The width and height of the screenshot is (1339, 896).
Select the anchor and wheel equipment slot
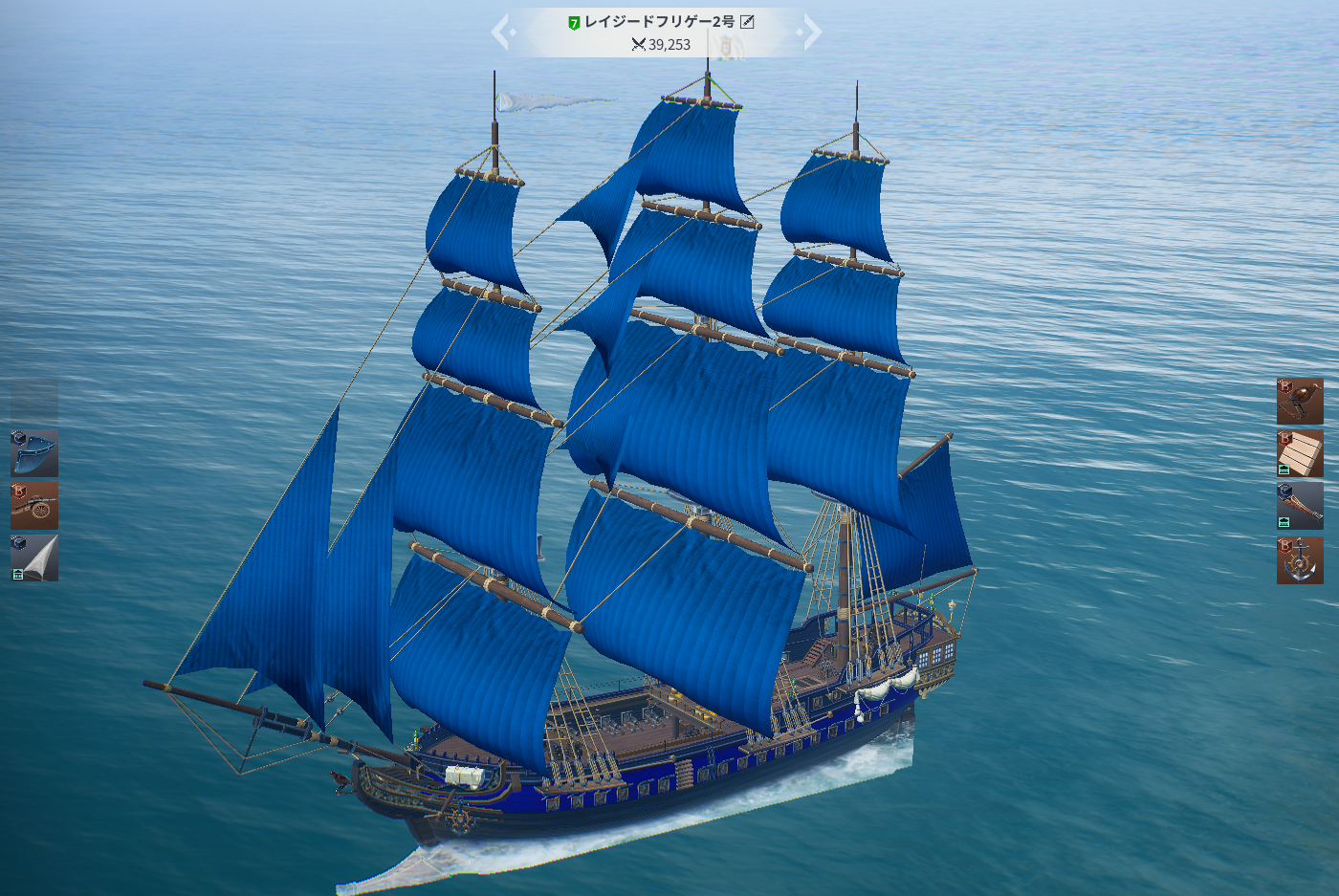click(1300, 560)
